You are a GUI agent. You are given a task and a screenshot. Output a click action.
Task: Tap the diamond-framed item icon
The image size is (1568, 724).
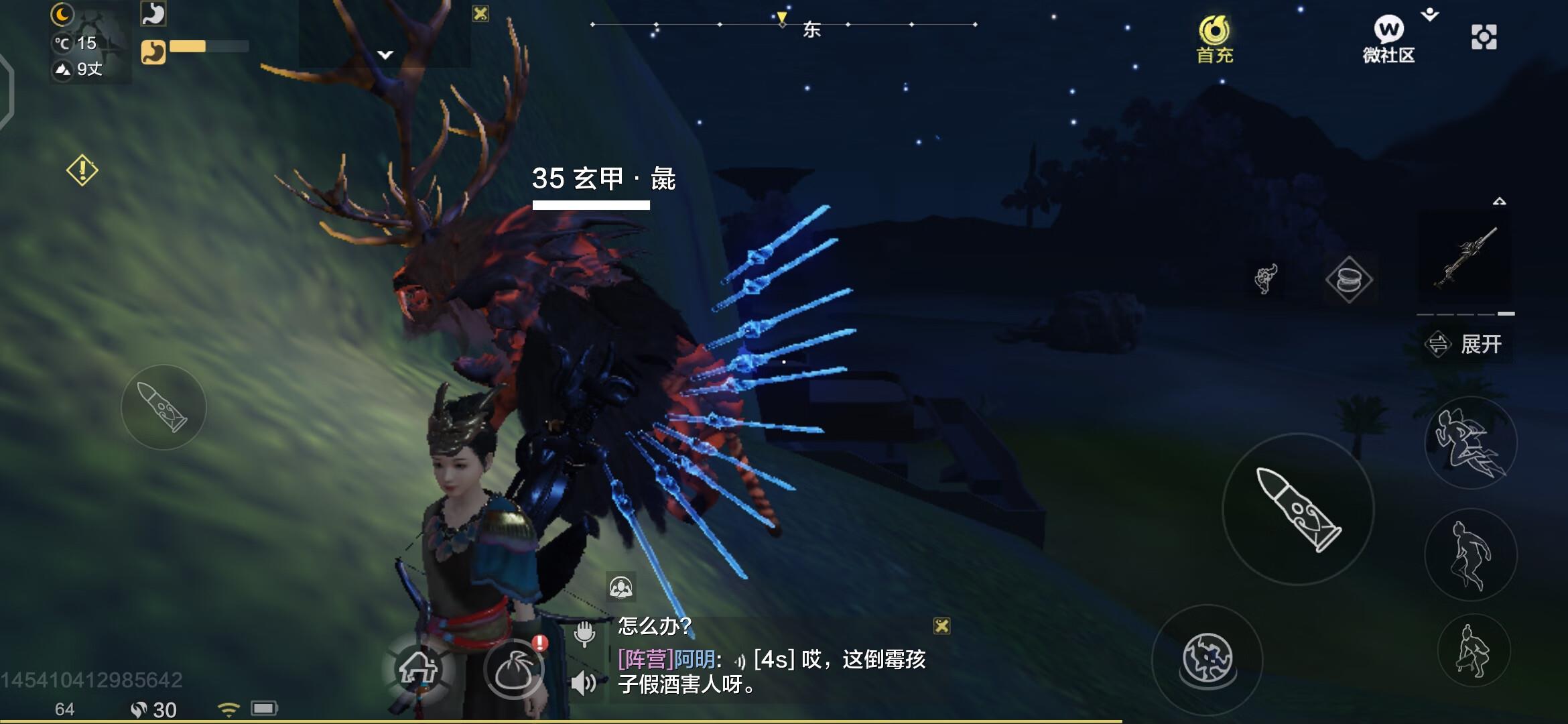click(x=1349, y=280)
